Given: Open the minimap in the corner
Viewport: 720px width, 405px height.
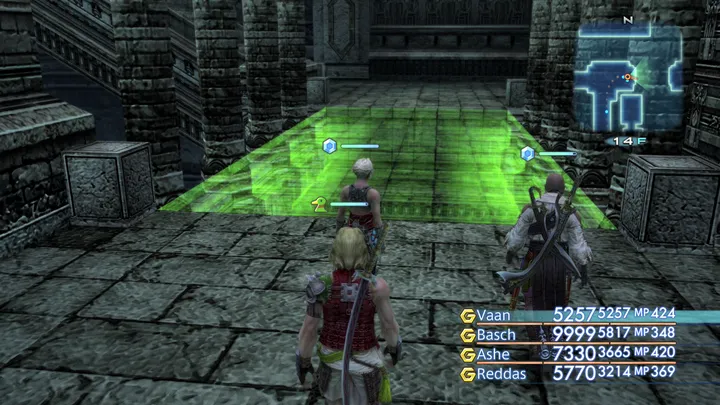Looking at the screenshot, I should 629,82.
